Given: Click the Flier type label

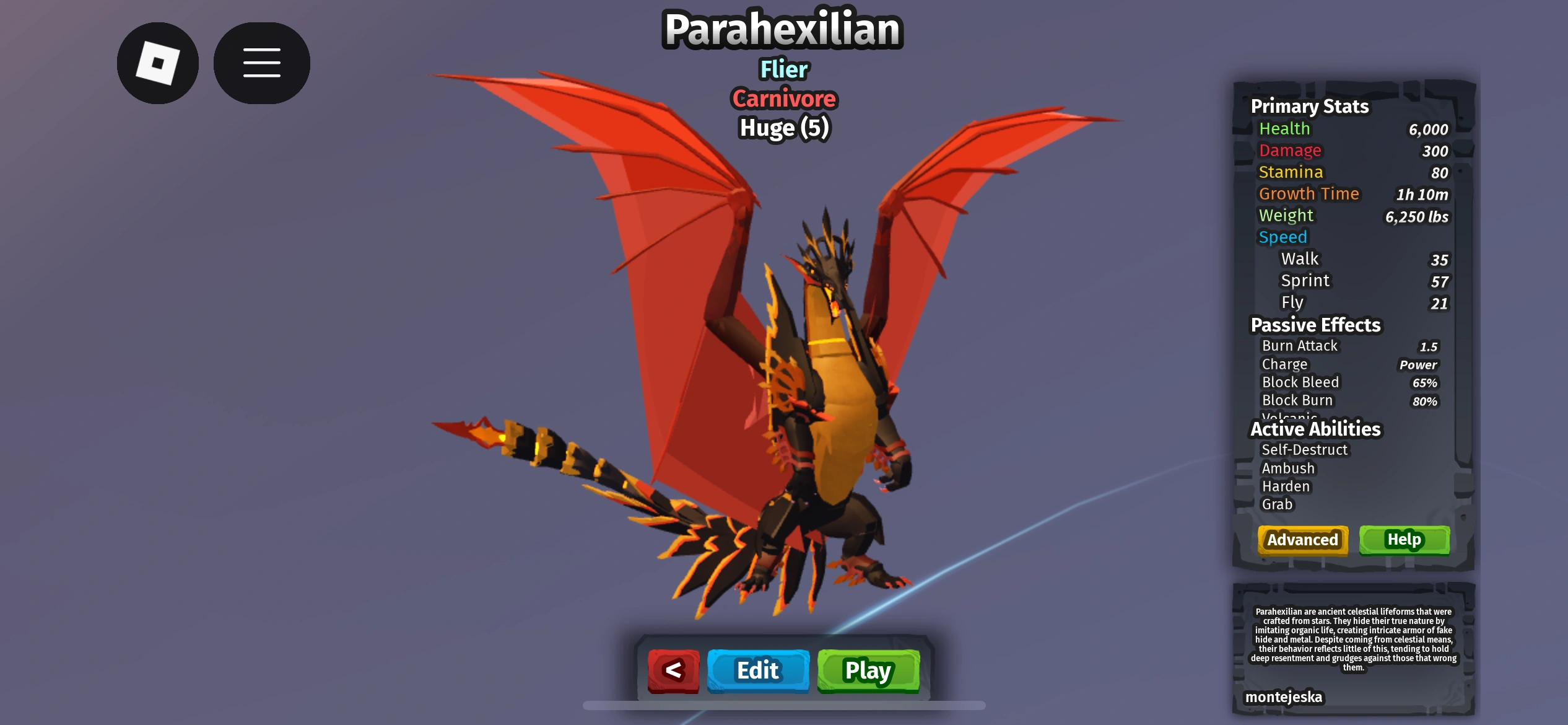Looking at the screenshot, I should [783, 70].
